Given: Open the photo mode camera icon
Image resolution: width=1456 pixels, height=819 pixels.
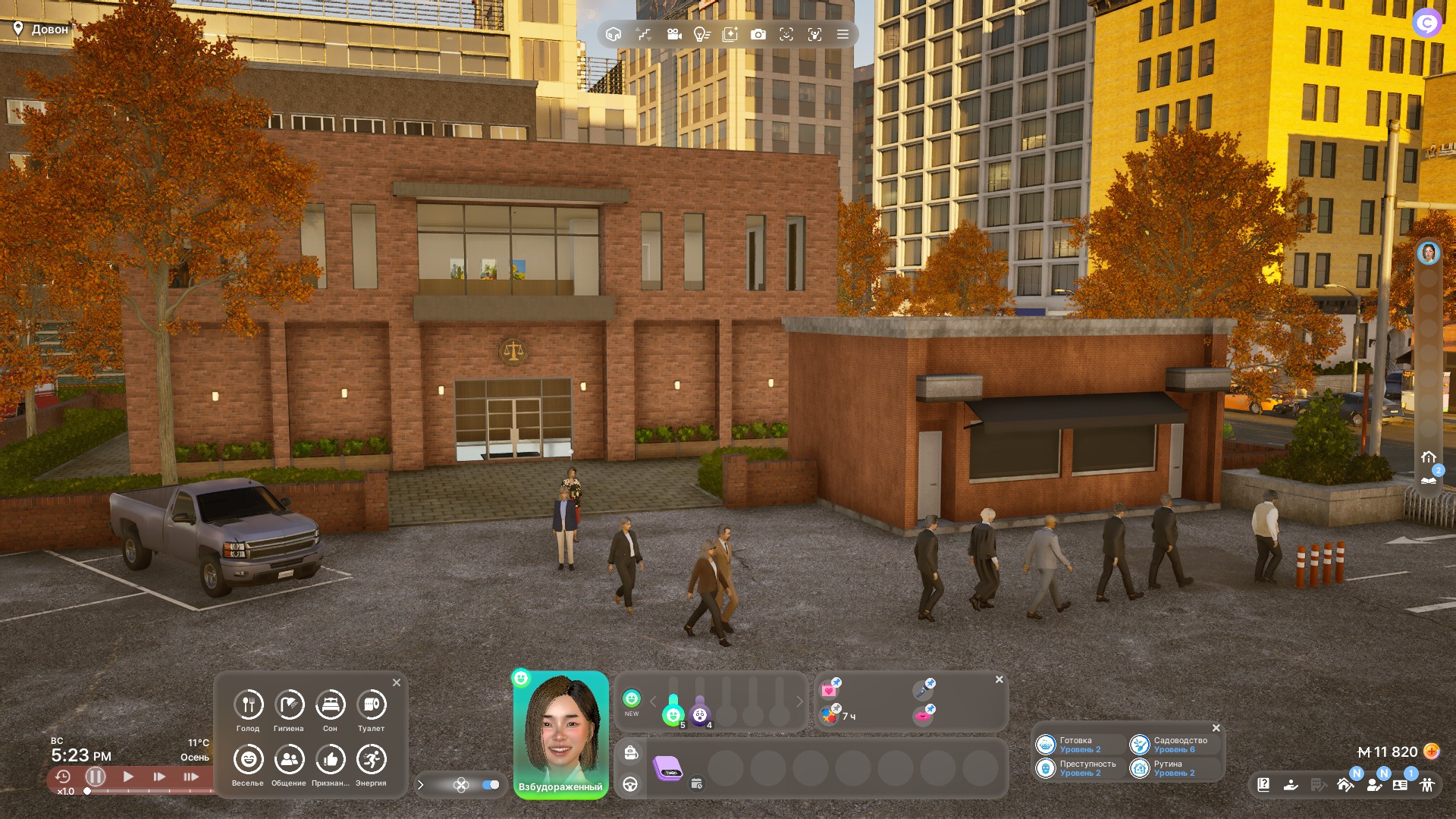Looking at the screenshot, I should 758,34.
